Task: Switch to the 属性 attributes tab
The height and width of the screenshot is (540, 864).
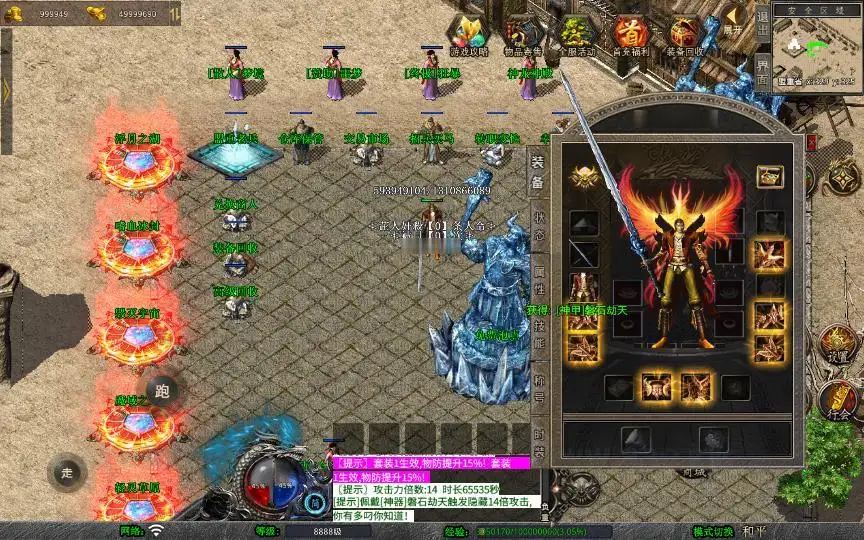Action: pyautogui.click(x=539, y=285)
